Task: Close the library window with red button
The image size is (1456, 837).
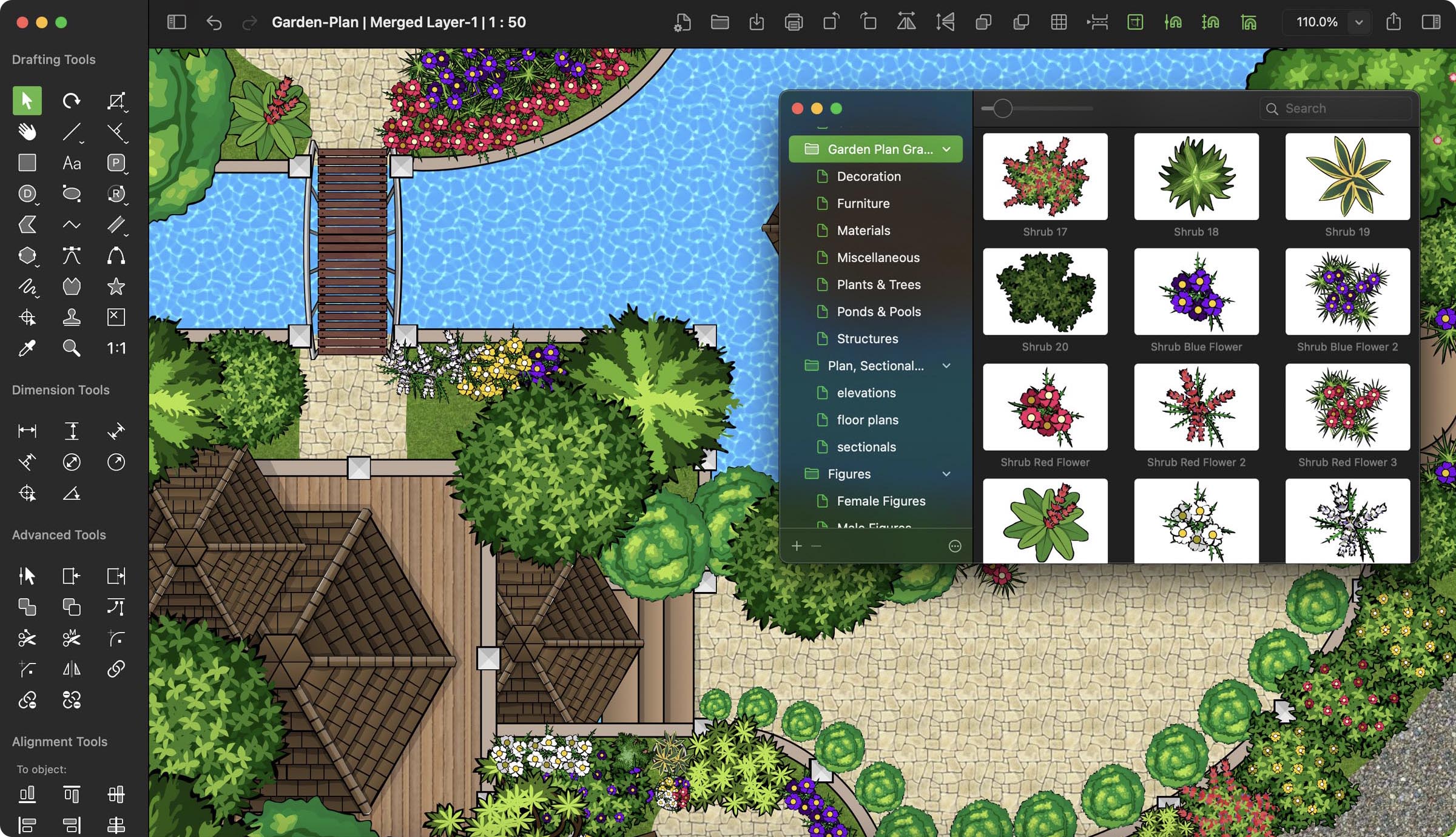Action: [798, 109]
